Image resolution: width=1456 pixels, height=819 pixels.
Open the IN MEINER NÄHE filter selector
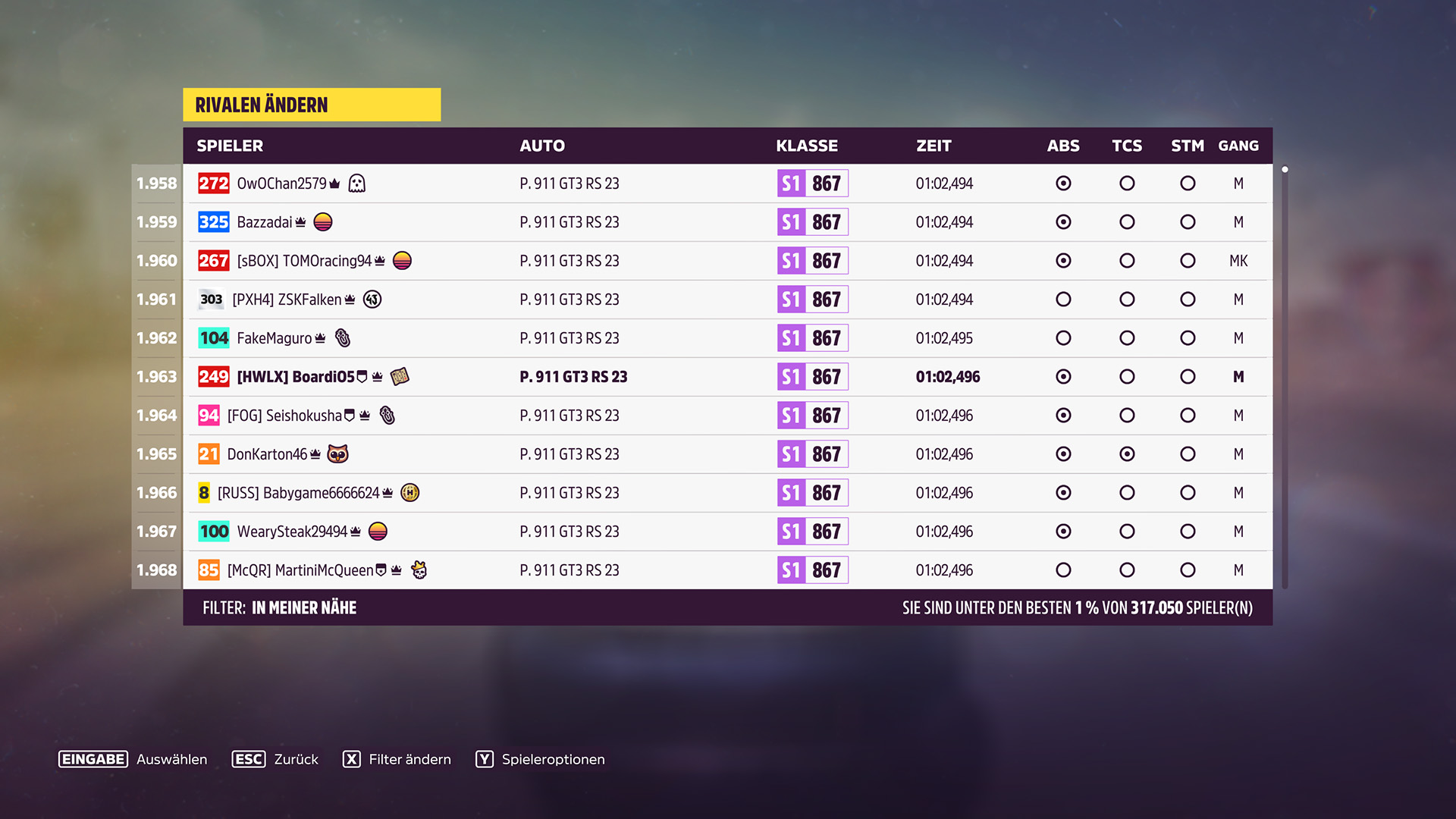303,607
